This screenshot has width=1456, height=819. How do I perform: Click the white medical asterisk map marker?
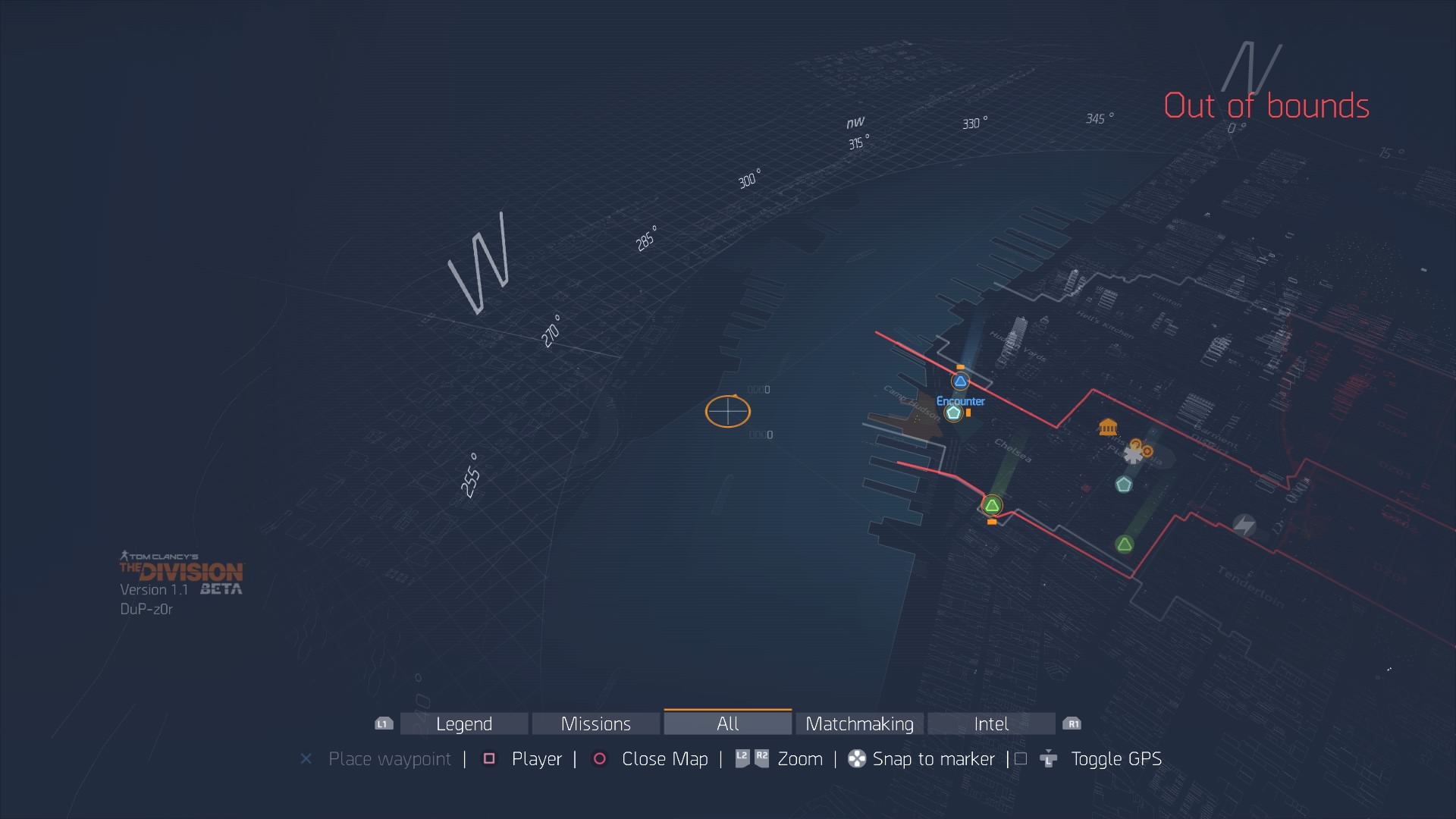1132,455
